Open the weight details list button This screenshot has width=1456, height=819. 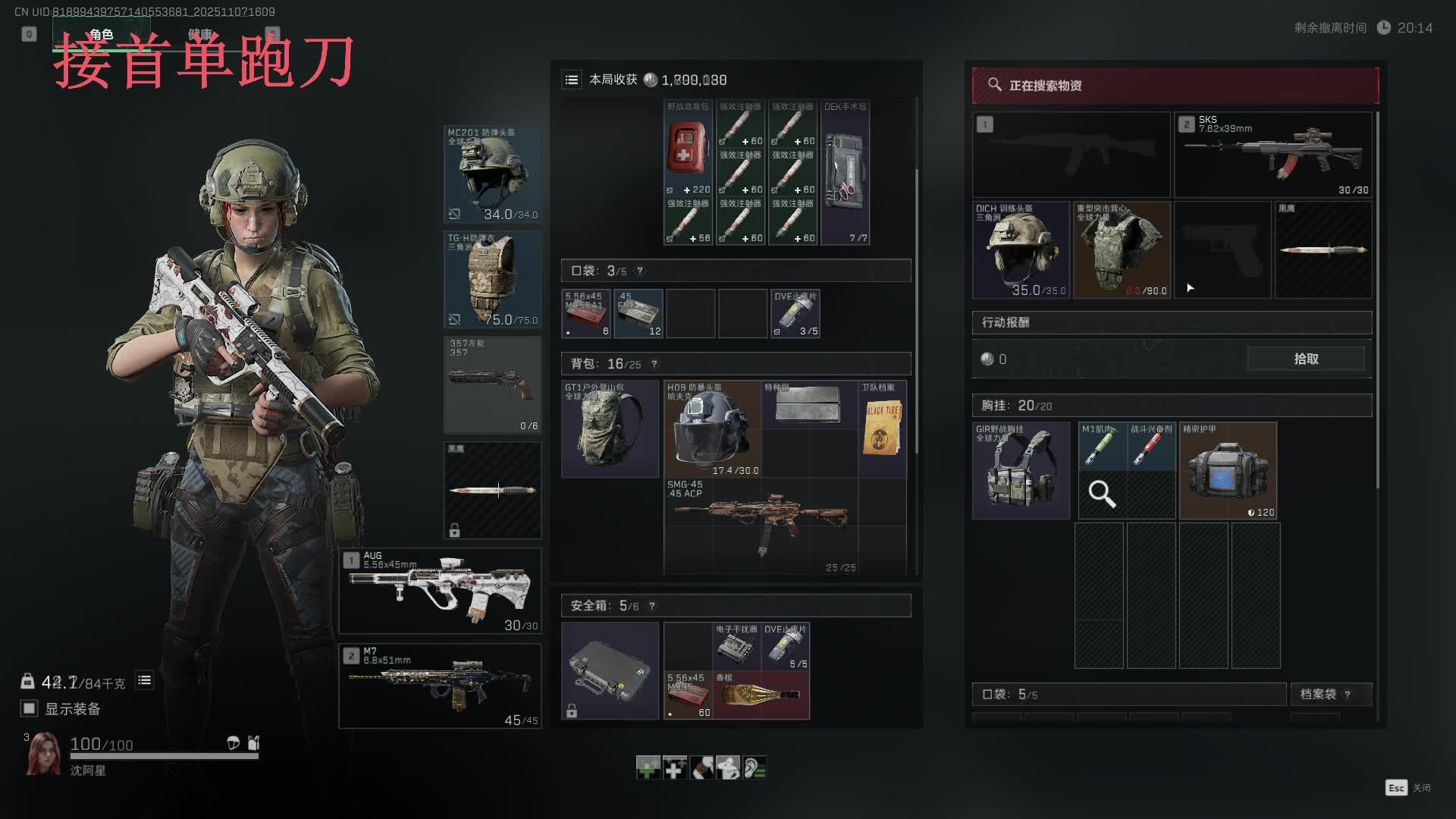pos(144,680)
